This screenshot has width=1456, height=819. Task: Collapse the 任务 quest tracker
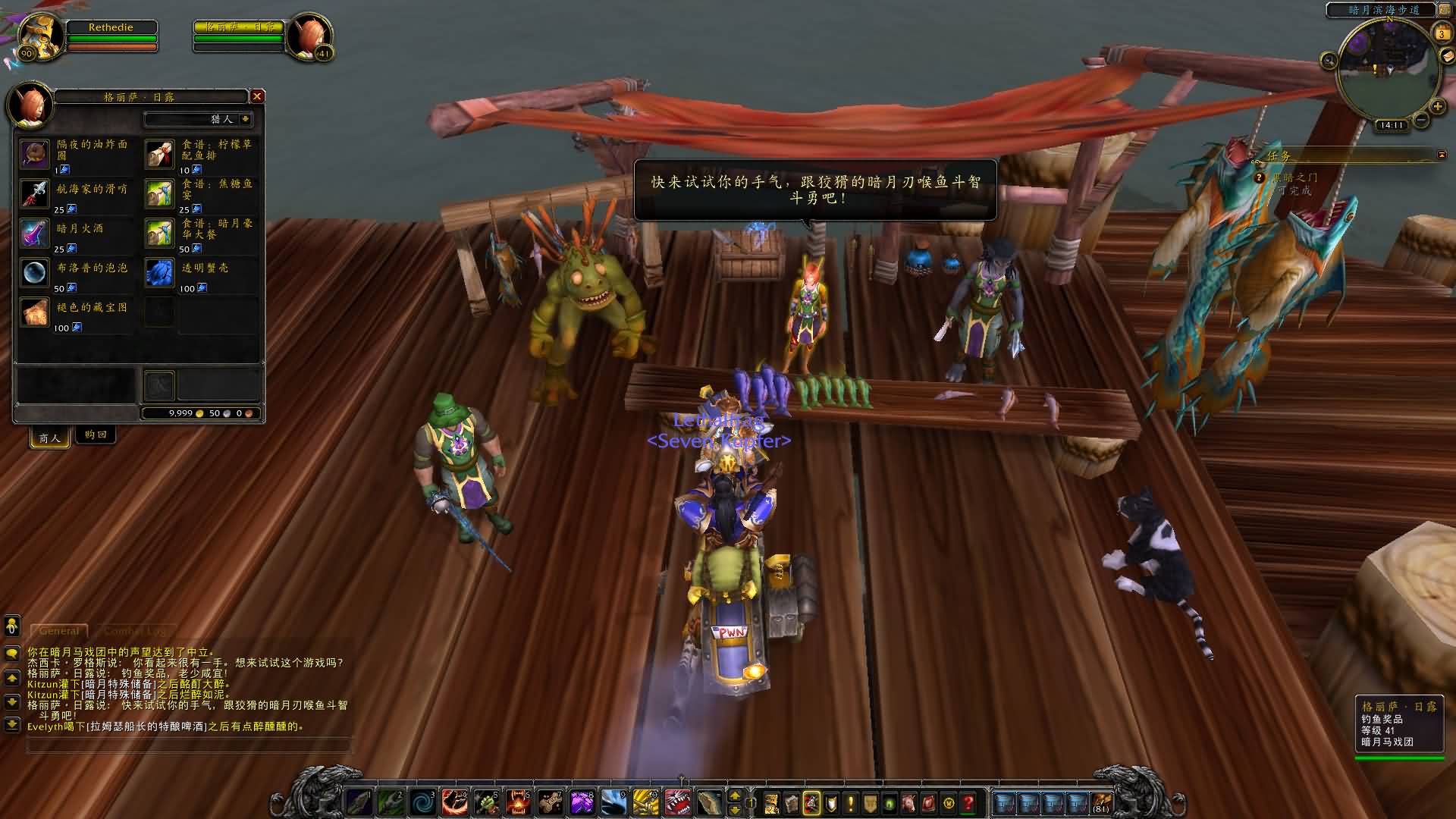tap(1442, 155)
